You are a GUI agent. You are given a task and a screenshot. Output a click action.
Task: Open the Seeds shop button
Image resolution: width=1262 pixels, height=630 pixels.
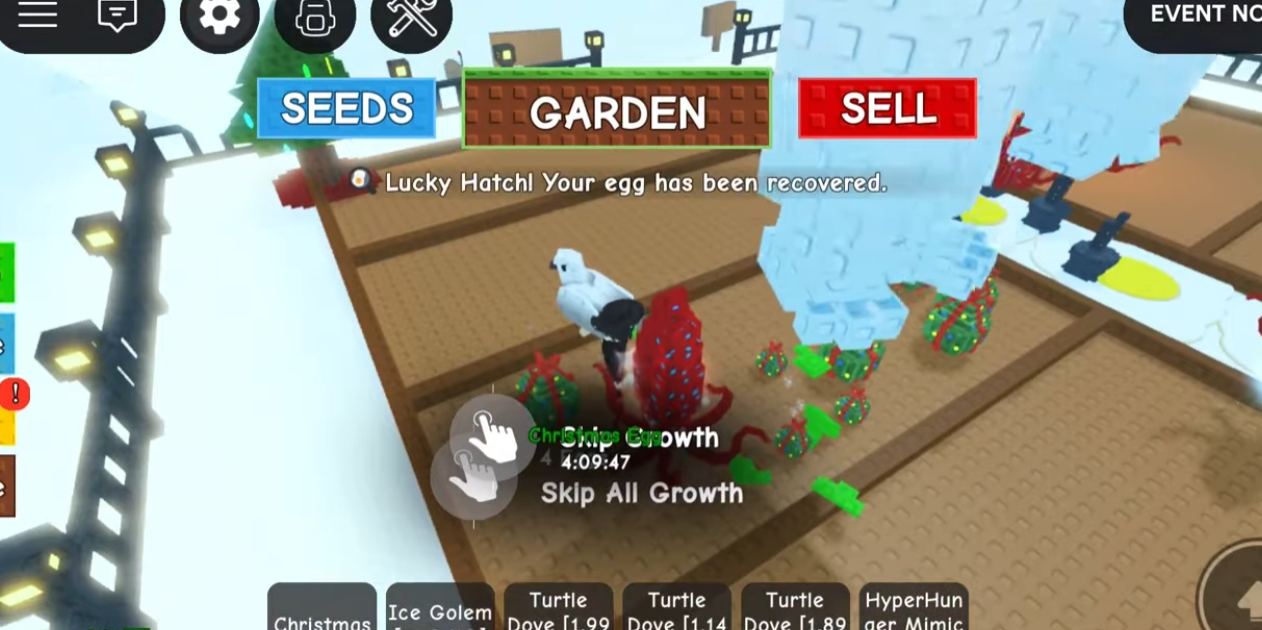[346, 108]
